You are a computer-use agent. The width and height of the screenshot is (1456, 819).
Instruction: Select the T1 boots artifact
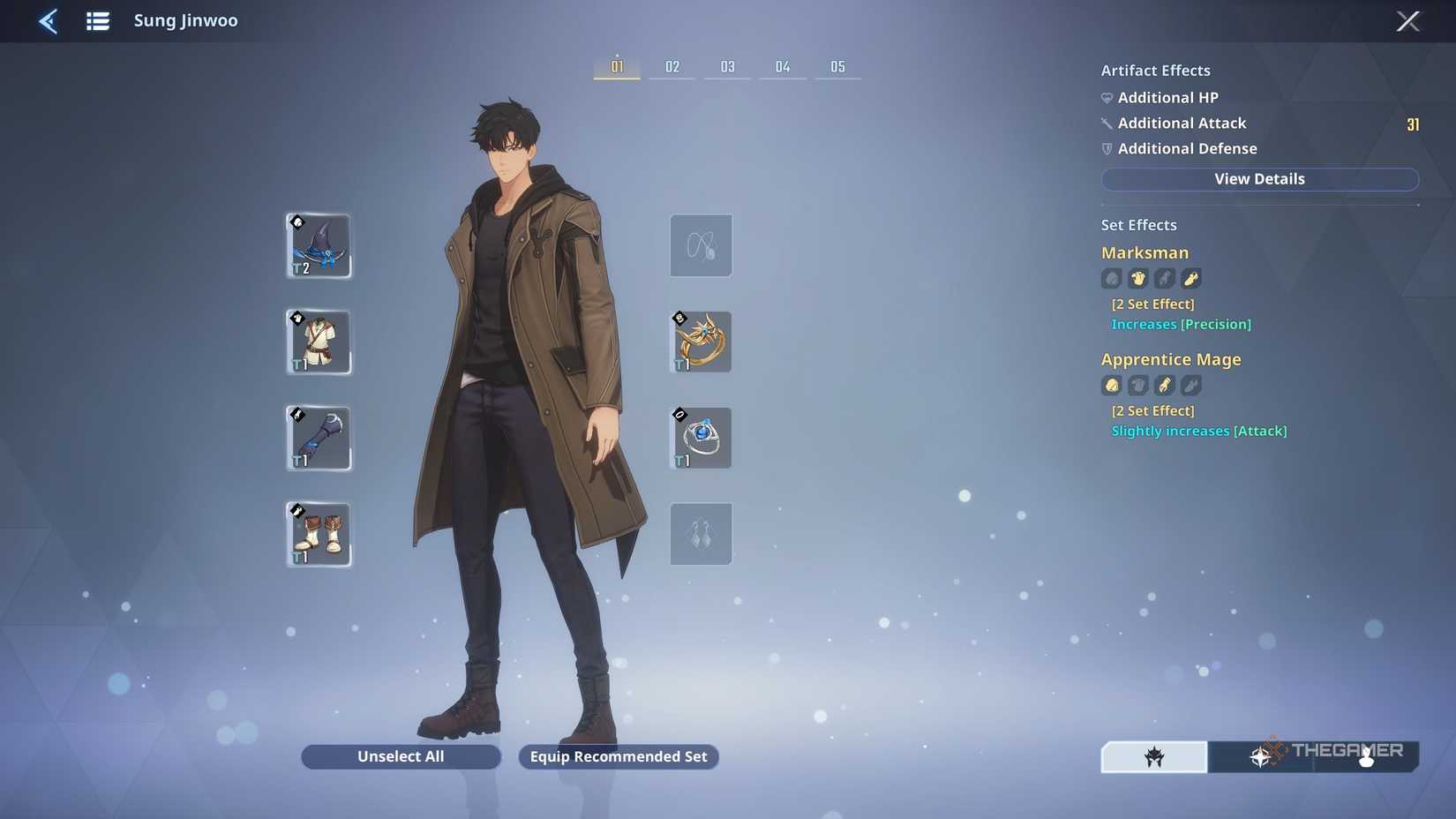pos(318,534)
